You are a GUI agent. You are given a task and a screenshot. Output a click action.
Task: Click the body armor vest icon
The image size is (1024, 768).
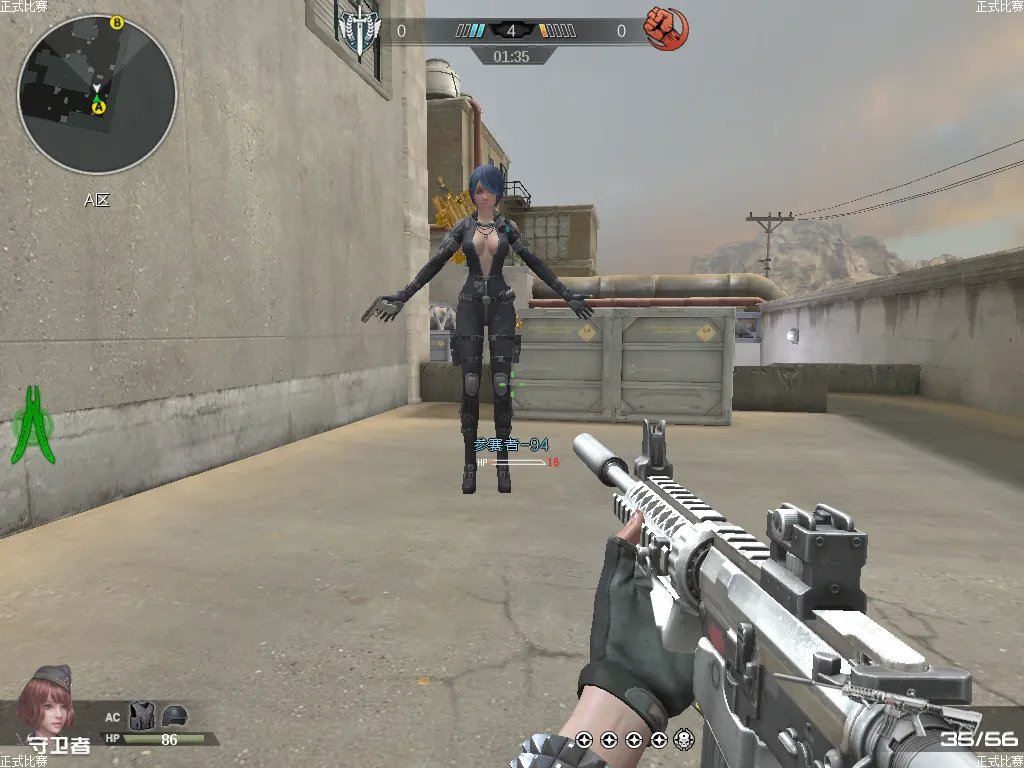[x=143, y=715]
